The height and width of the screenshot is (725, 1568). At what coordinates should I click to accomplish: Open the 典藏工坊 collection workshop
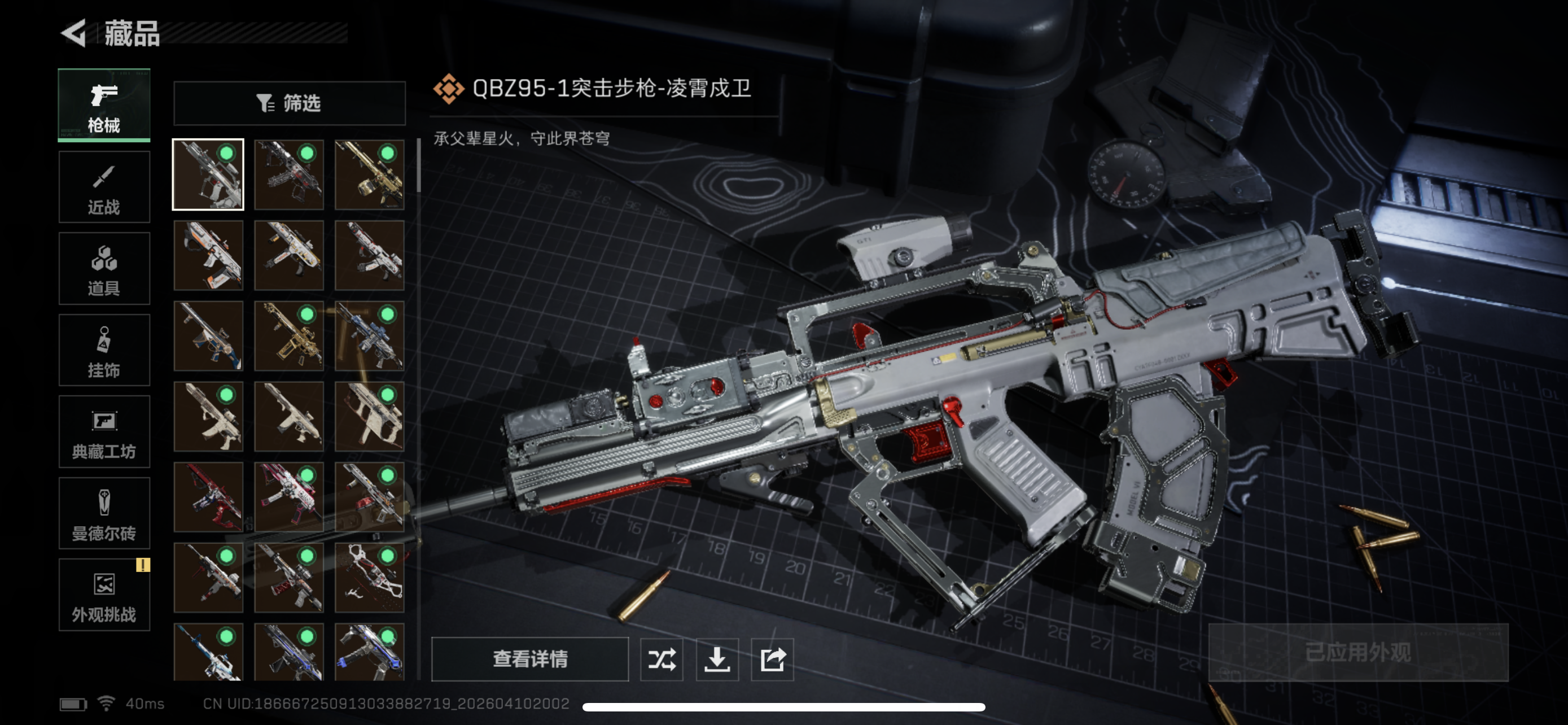(x=103, y=432)
